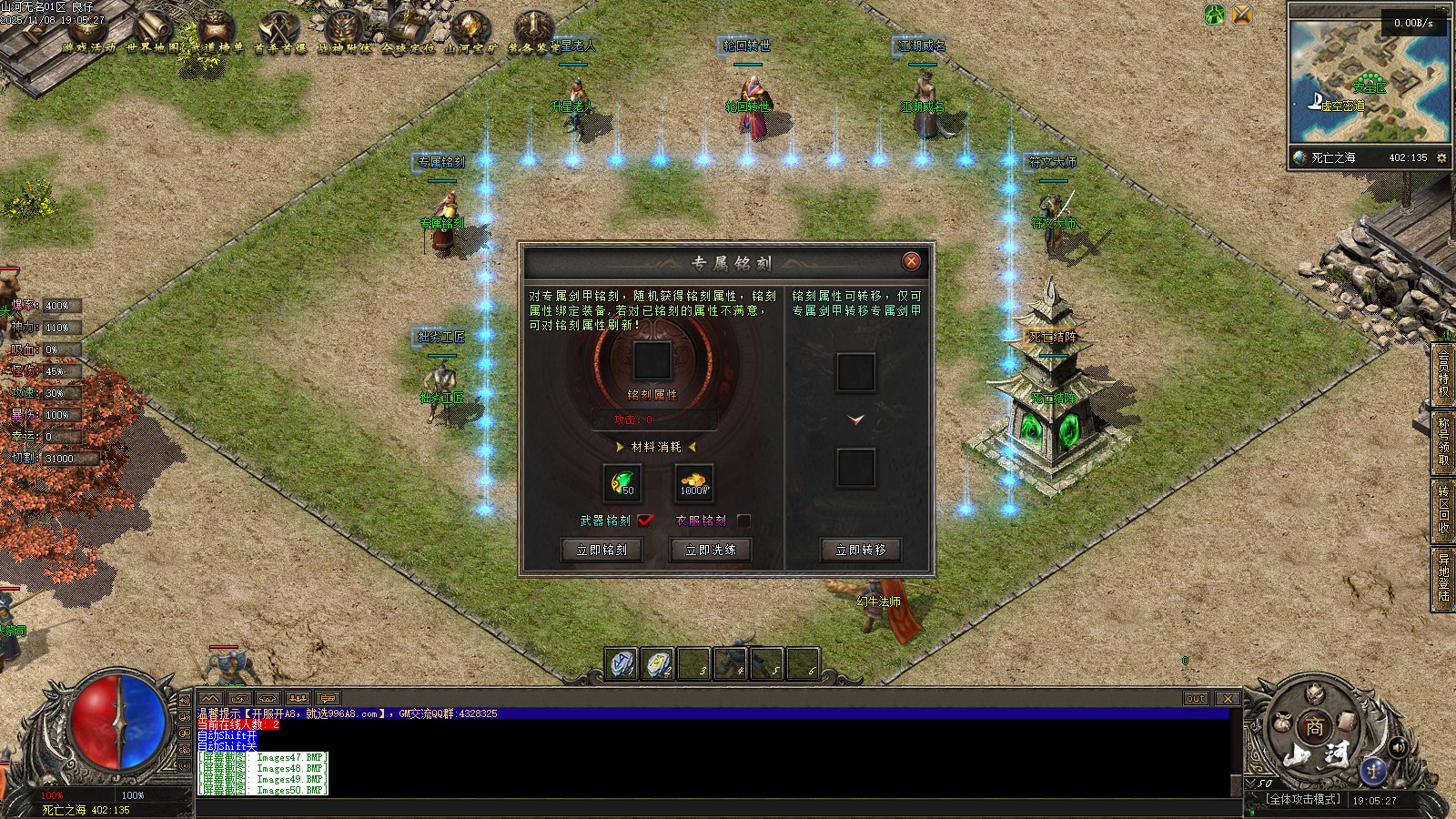Select the gold ingot cost slot
This screenshot has width=1456, height=819.
coord(693,482)
